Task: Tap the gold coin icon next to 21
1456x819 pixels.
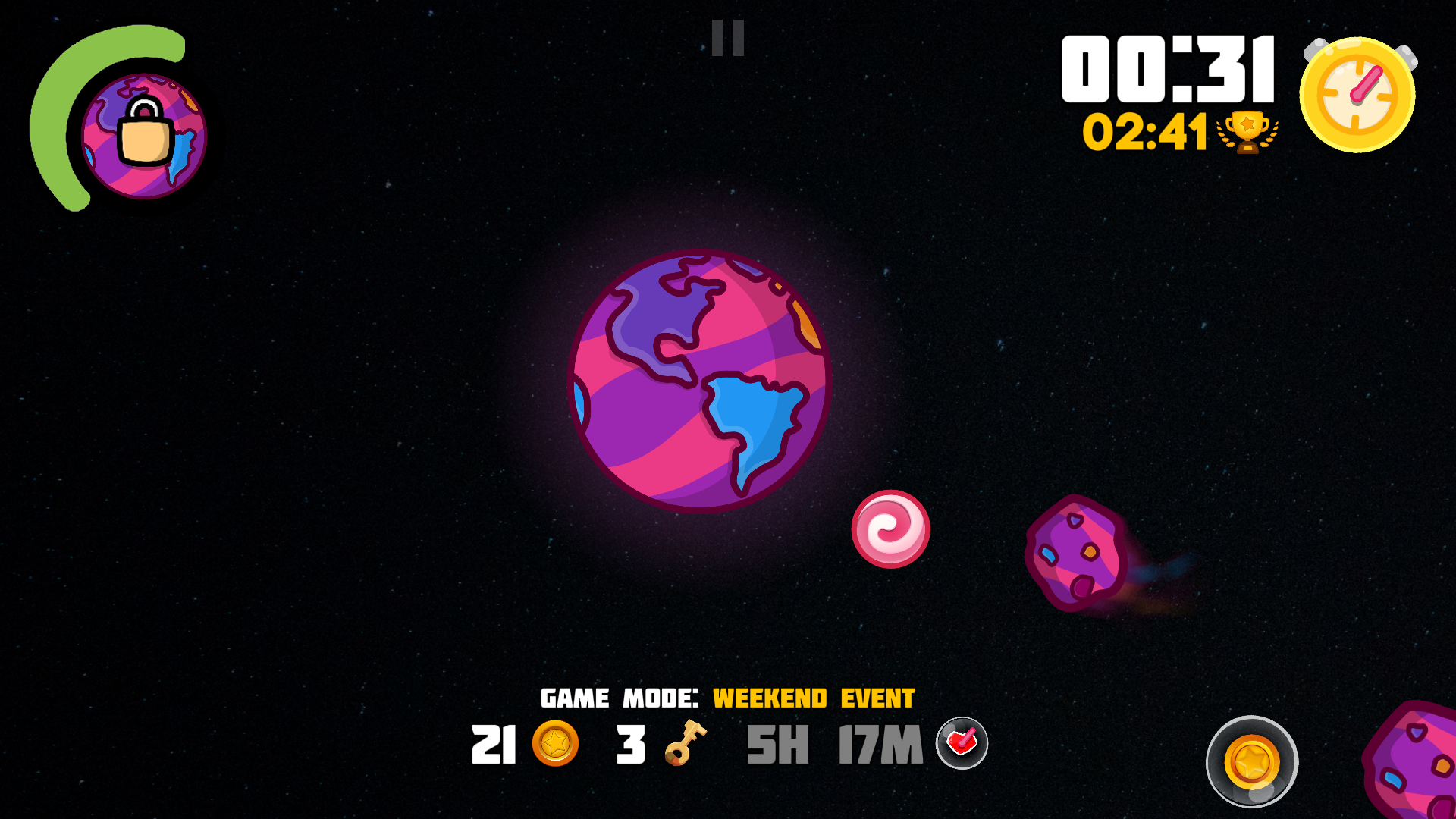Action: (x=556, y=745)
